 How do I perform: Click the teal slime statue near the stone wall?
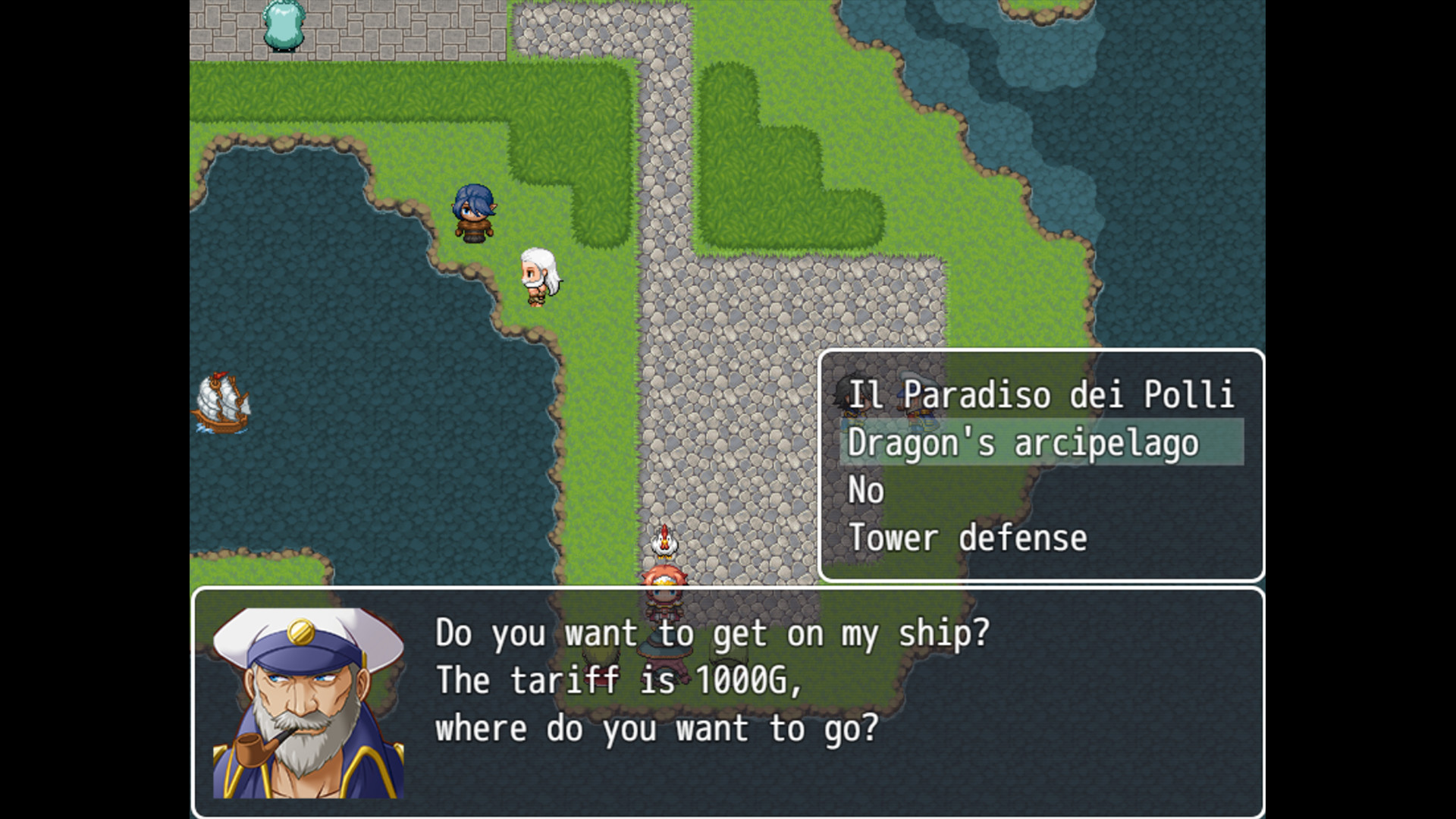pos(282,27)
